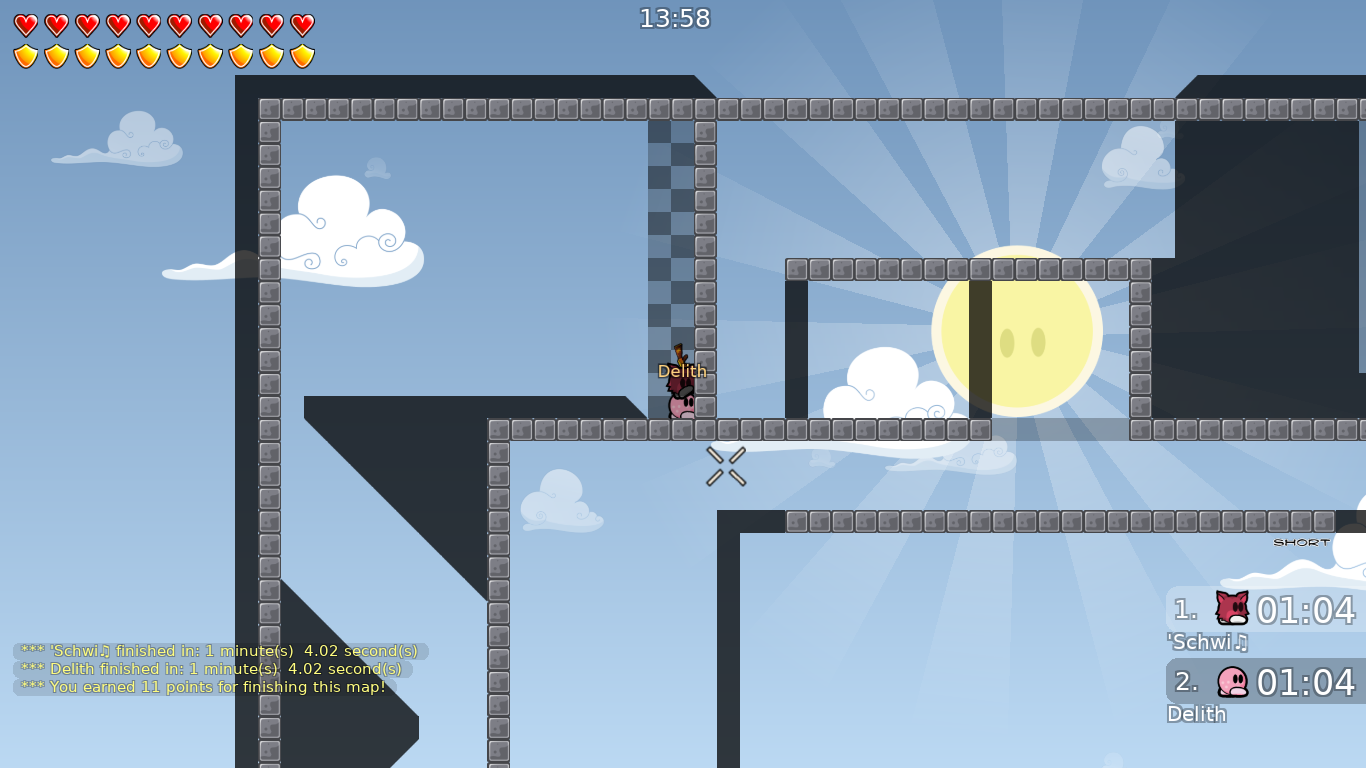Screen dimensions: 1366x768
Task: Click the Delith player name tag
Action: (683, 370)
